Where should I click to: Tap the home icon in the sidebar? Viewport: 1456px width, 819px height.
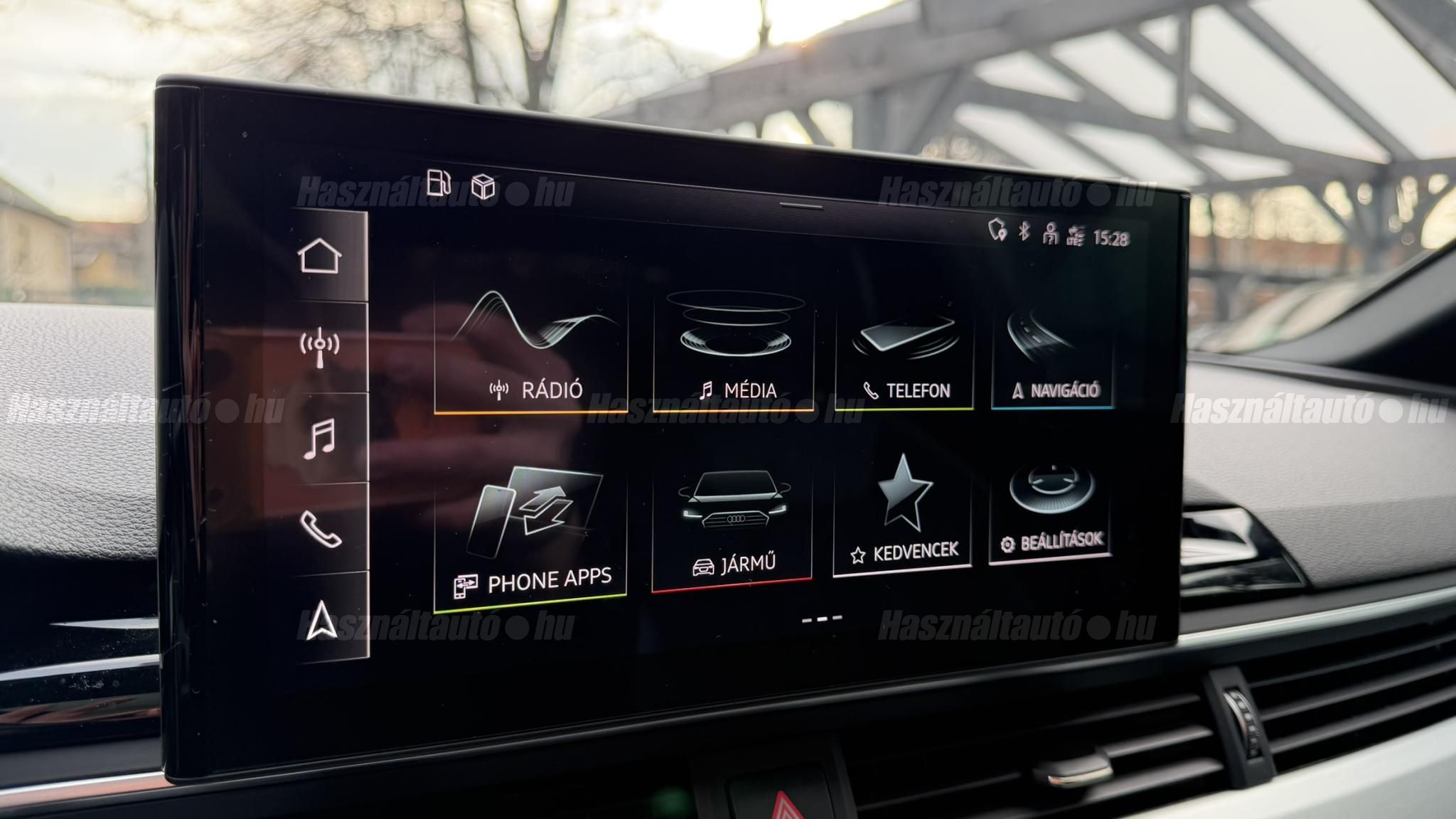[319, 256]
